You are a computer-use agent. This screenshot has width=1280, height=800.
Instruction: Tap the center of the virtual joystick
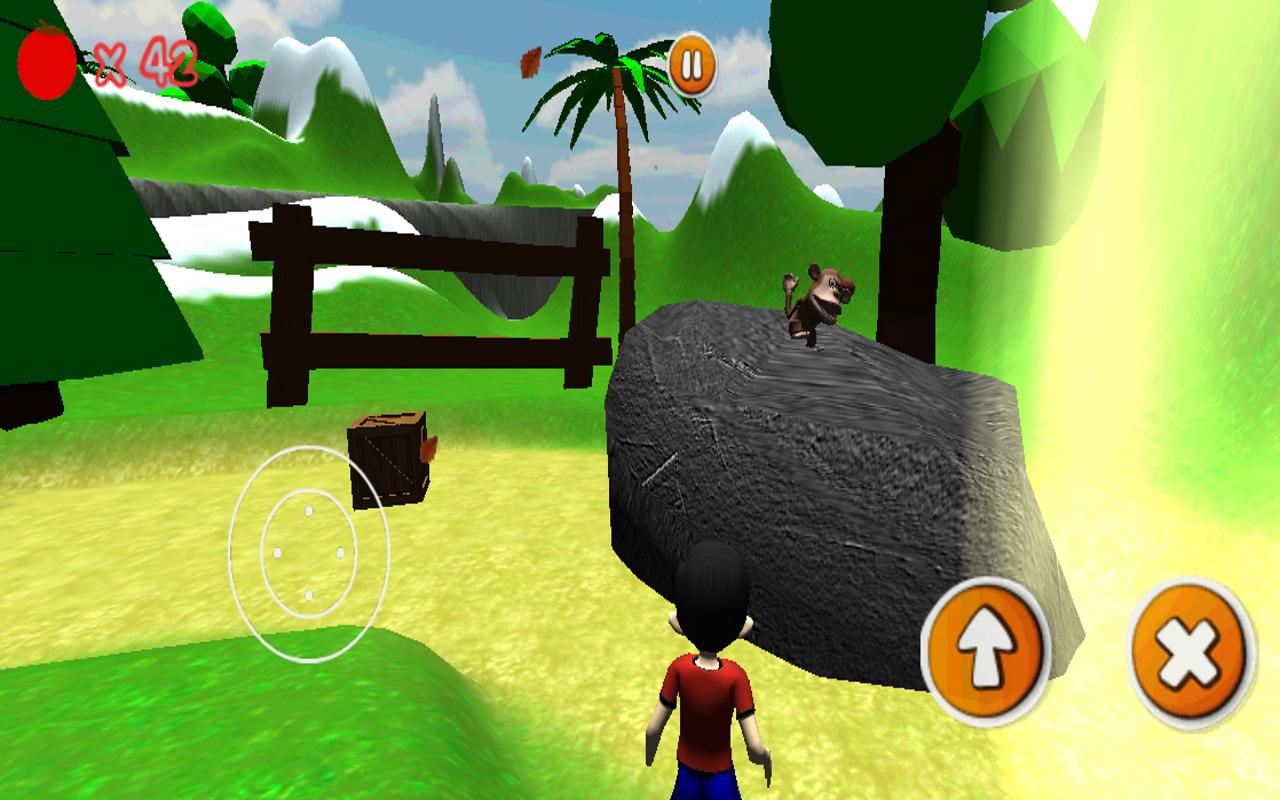308,553
